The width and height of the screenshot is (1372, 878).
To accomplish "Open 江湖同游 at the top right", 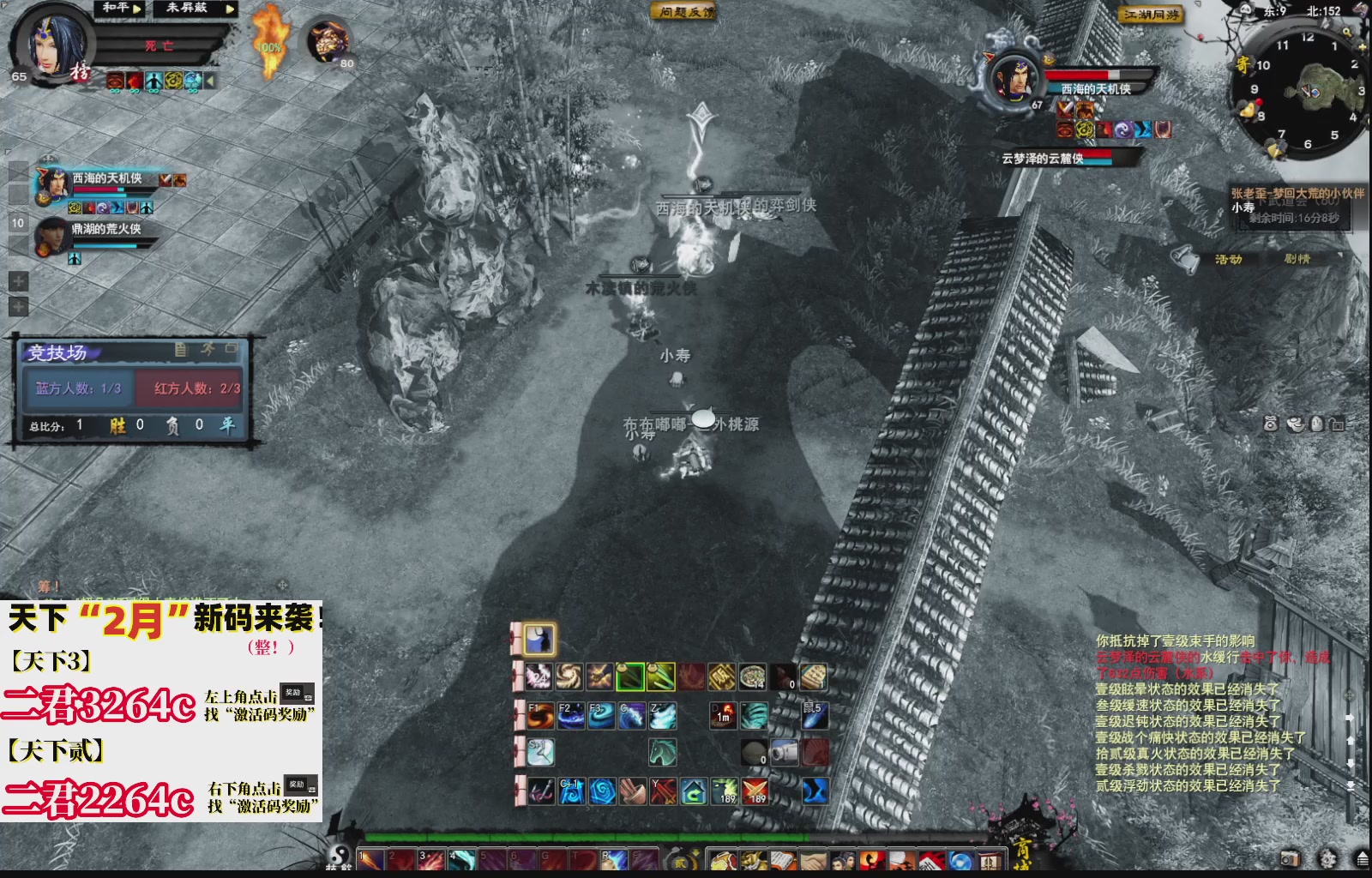I will click(1152, 15).
